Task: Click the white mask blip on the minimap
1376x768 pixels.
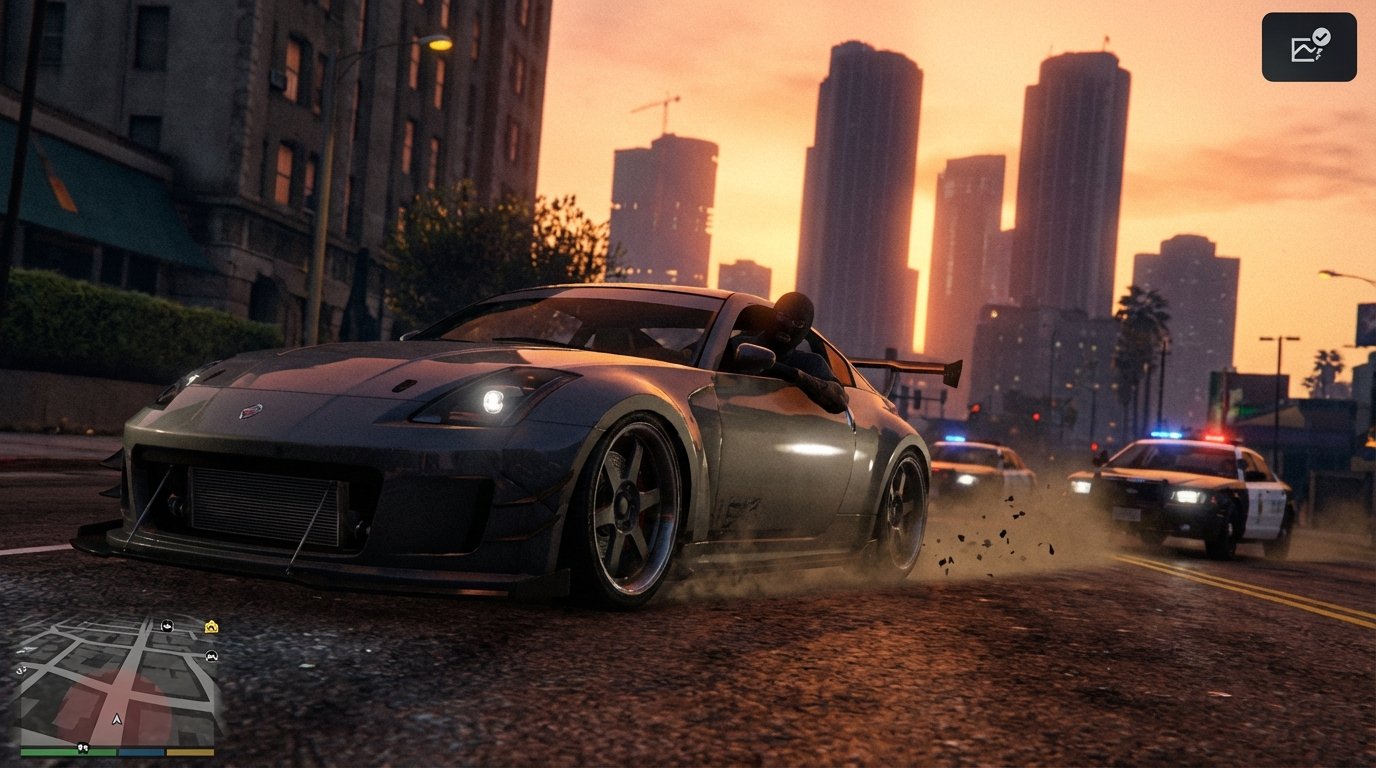Action: (x=168, y=626)
